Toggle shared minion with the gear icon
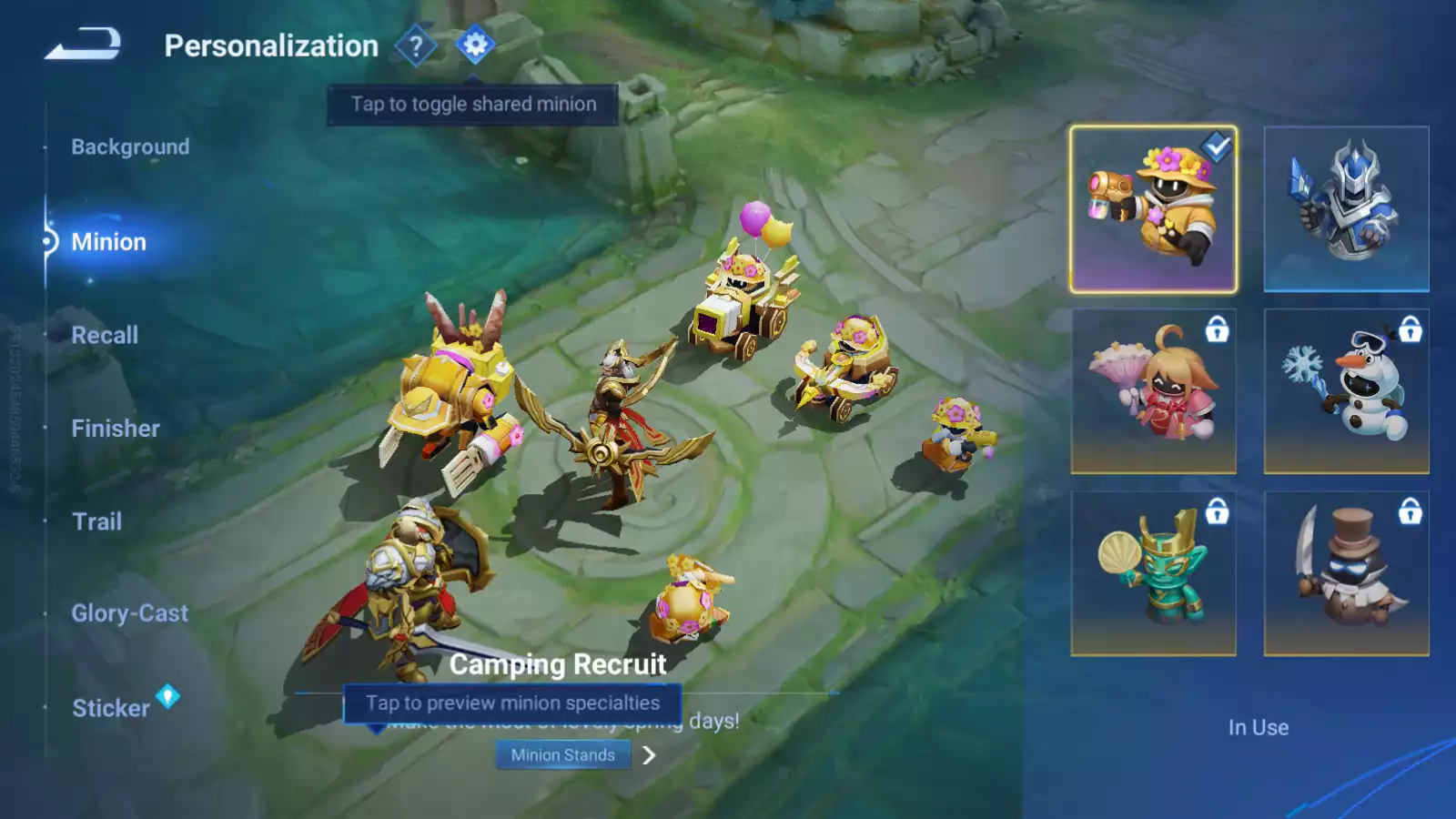 coord(475,45)
